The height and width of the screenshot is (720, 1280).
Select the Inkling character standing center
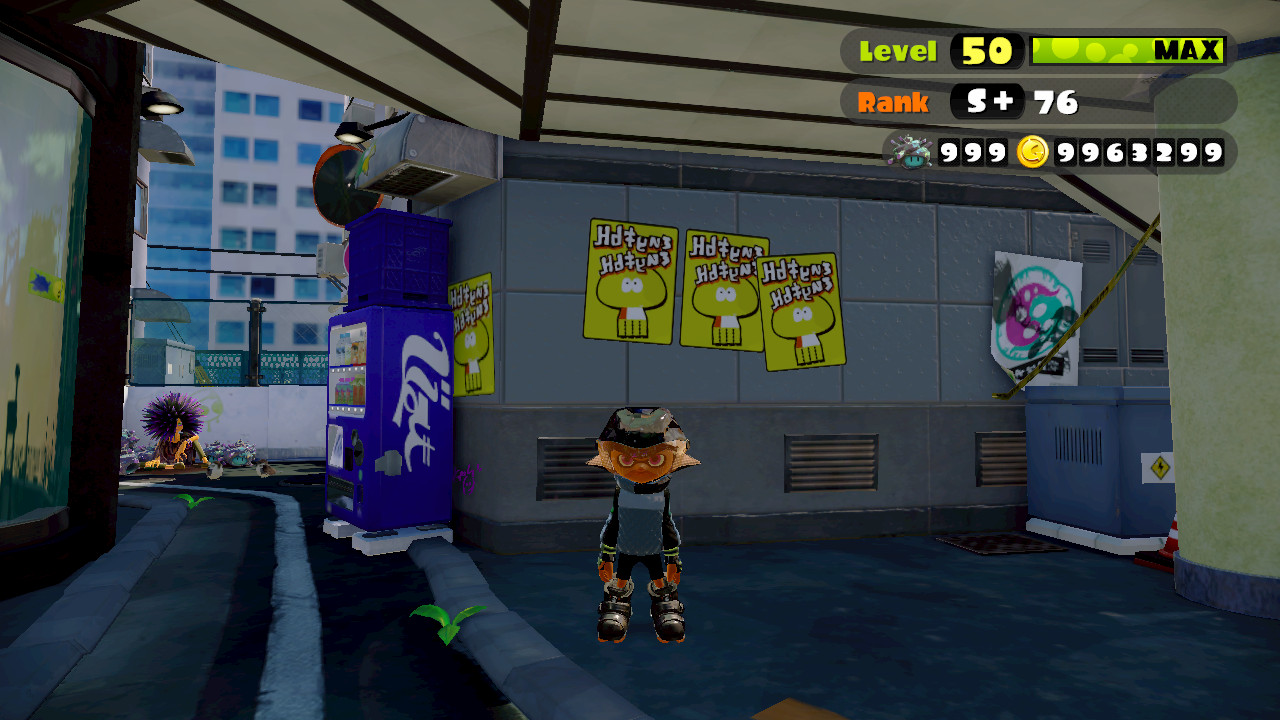638,510
